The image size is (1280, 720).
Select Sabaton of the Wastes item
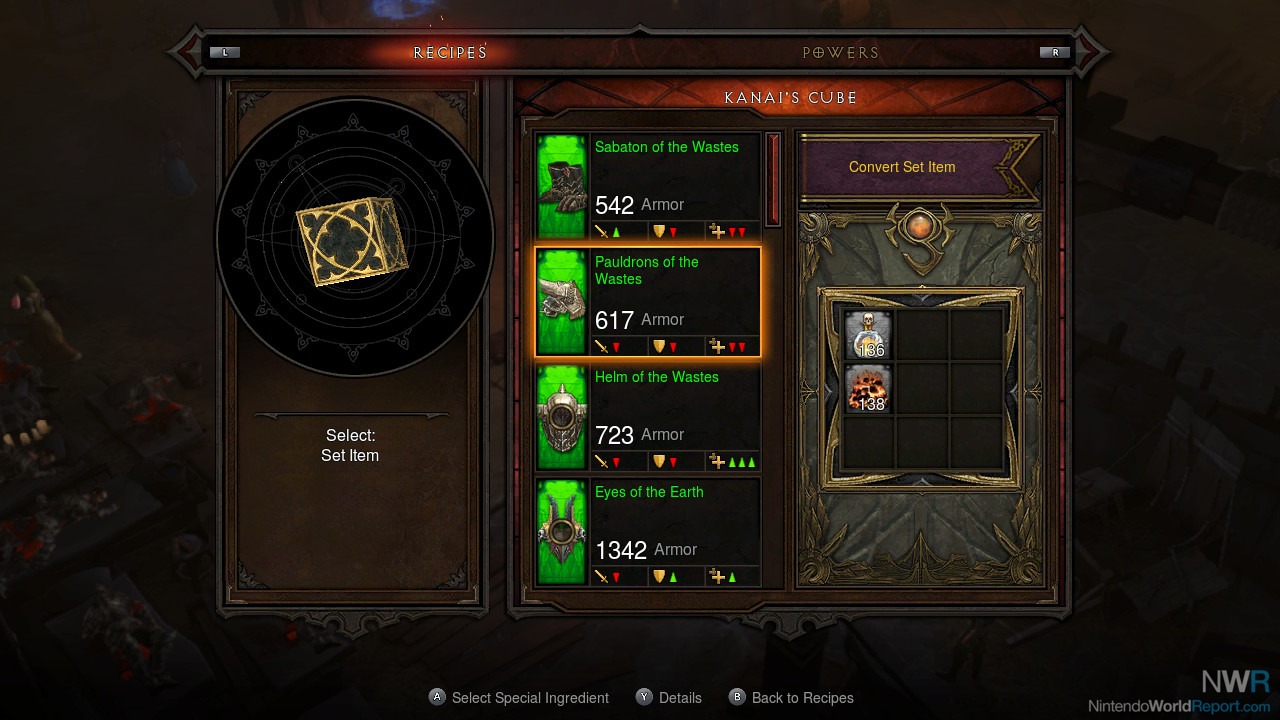(648, 186)
